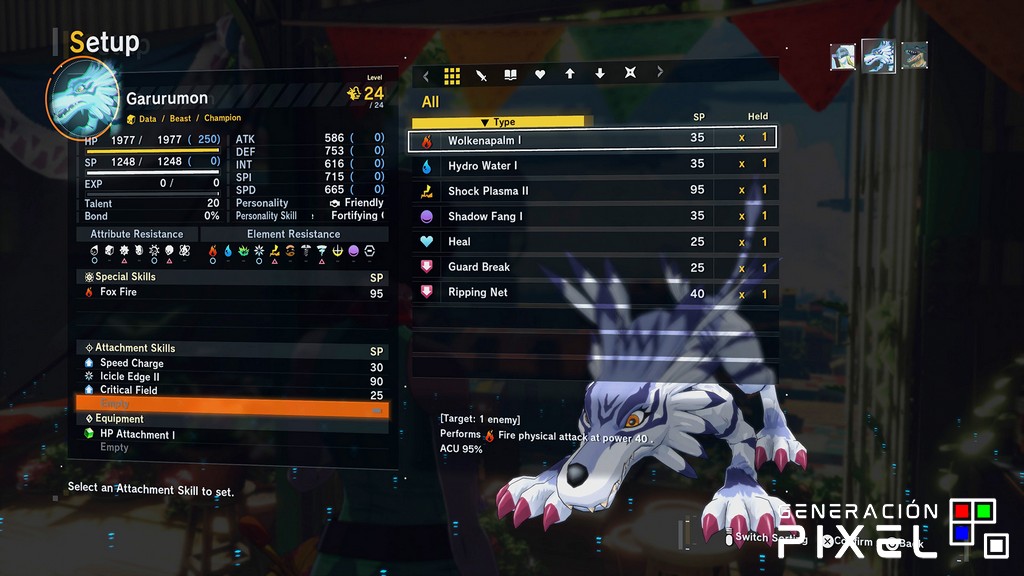Choose Hydro Water I from the list
Viewport: 1024px width, 576px height.
(x=592, y=165)
